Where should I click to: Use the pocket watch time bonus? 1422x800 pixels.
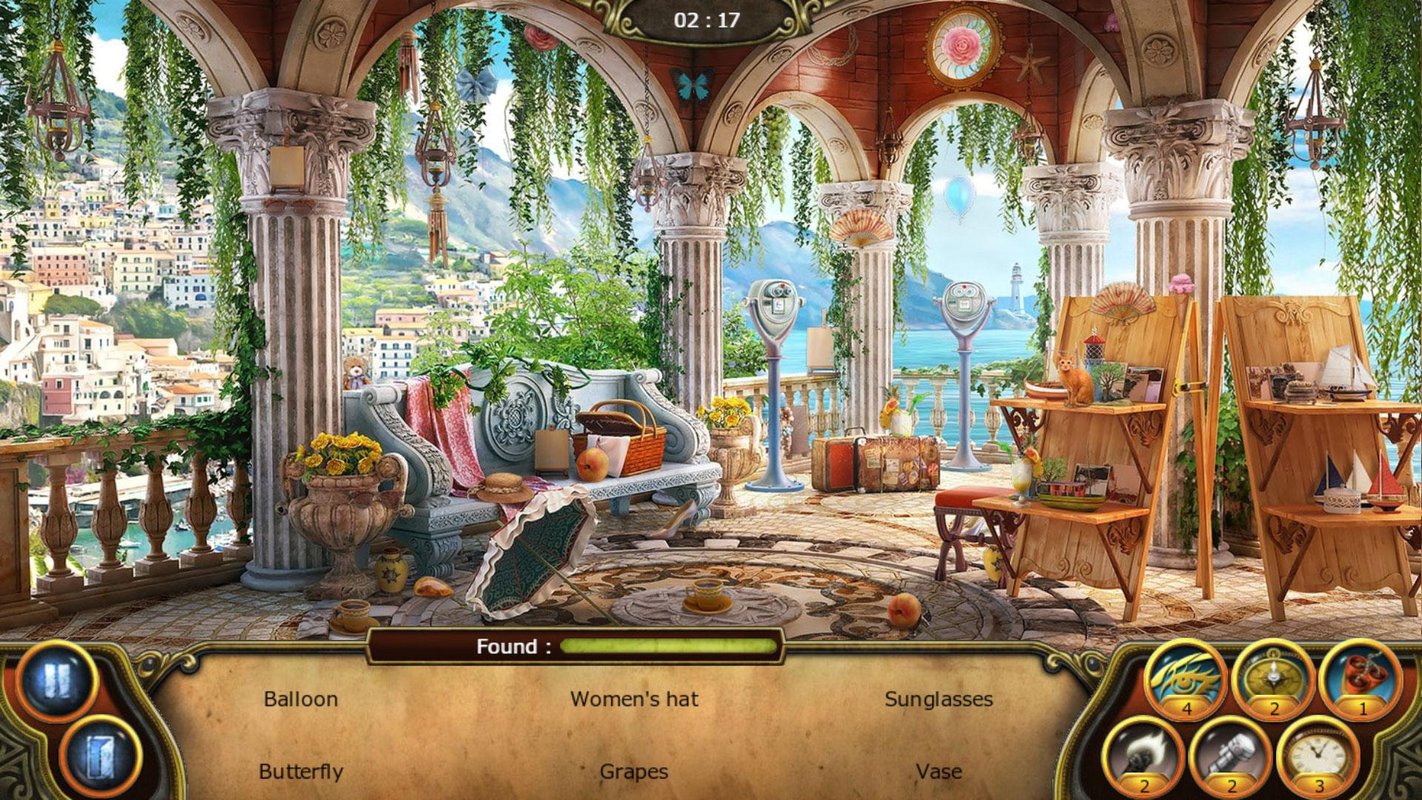[1318, 755]
